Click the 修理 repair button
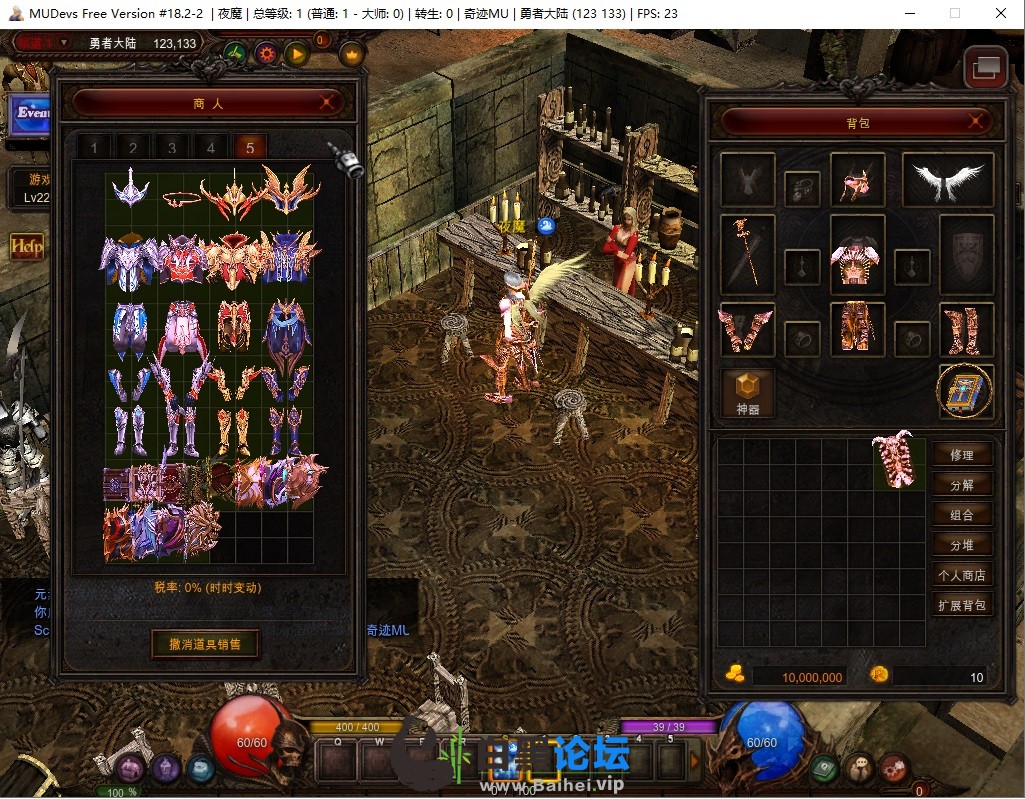Image resolution: width=1025 pixels, height=799 pixels. coord(962,455)
